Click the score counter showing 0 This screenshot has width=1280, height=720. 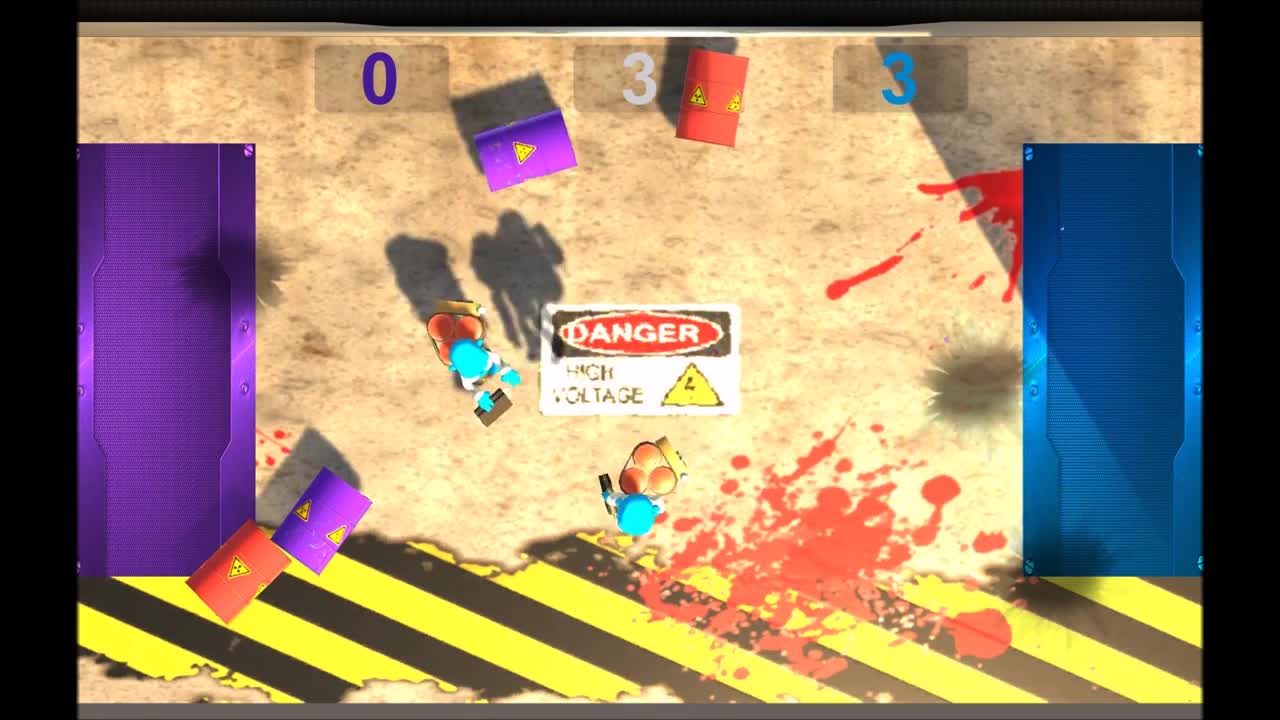380,80
